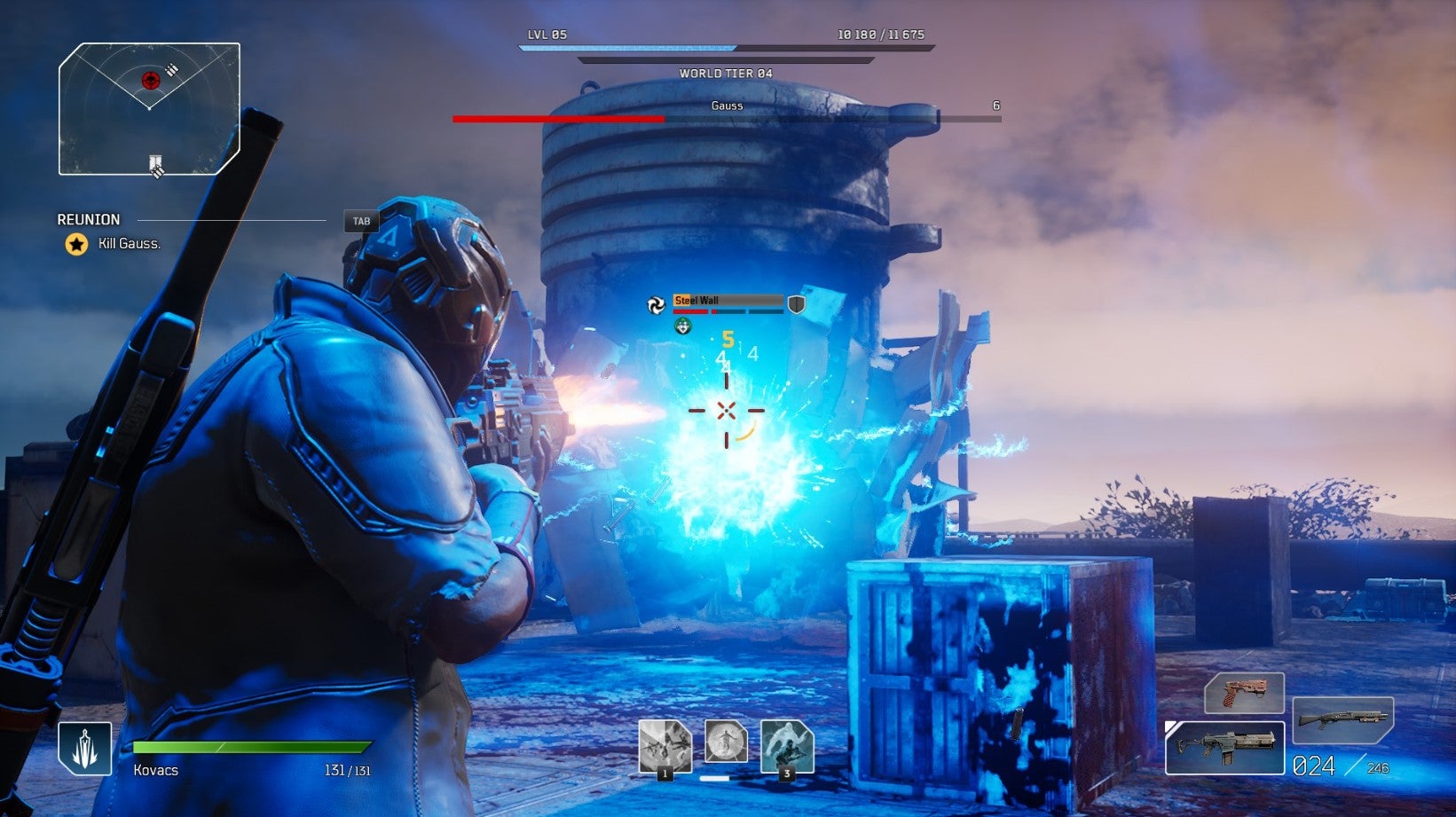Click the red skull marker on the minimap
This screenshot has width=1456, height=817.
pos(150,81)
